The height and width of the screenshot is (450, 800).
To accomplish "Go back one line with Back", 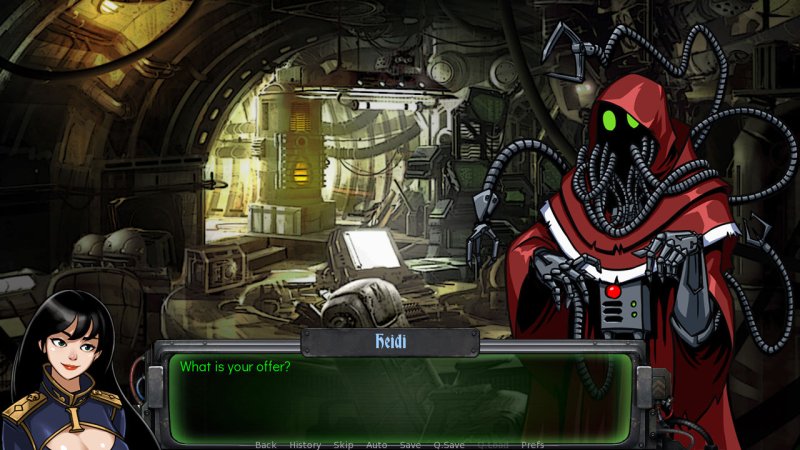I will [x=265, y=444].
